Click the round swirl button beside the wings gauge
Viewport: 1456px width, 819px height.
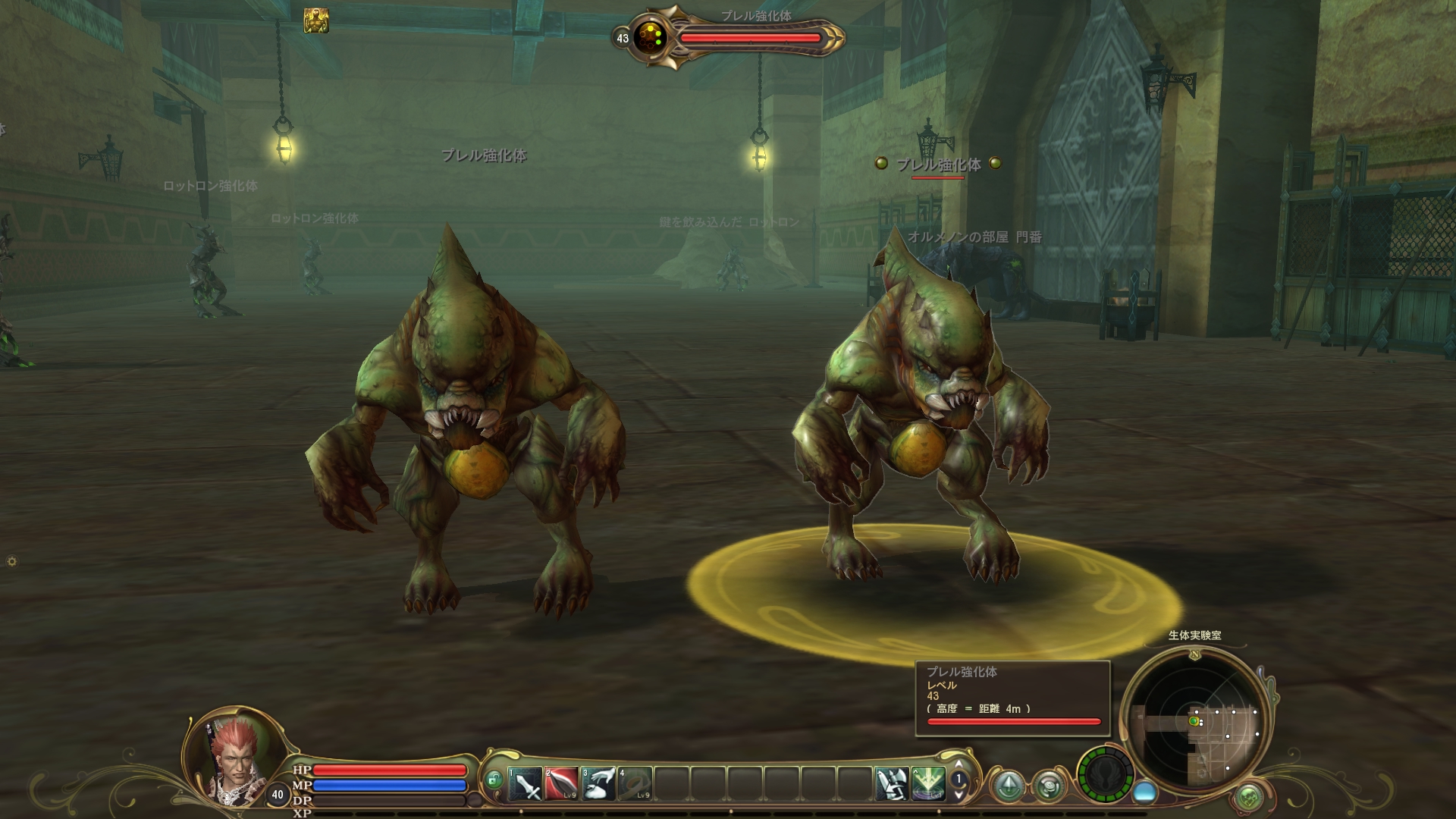(1050, 786)
